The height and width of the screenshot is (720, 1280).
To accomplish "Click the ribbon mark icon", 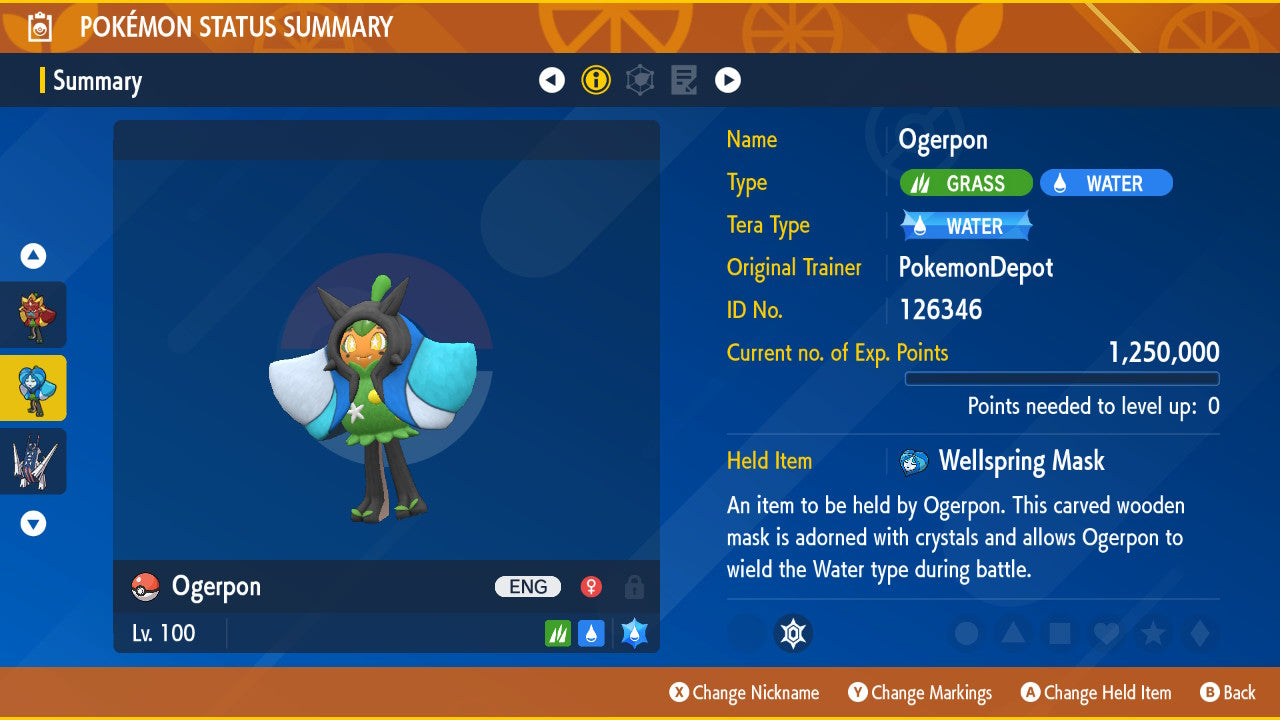I will 793,633.
